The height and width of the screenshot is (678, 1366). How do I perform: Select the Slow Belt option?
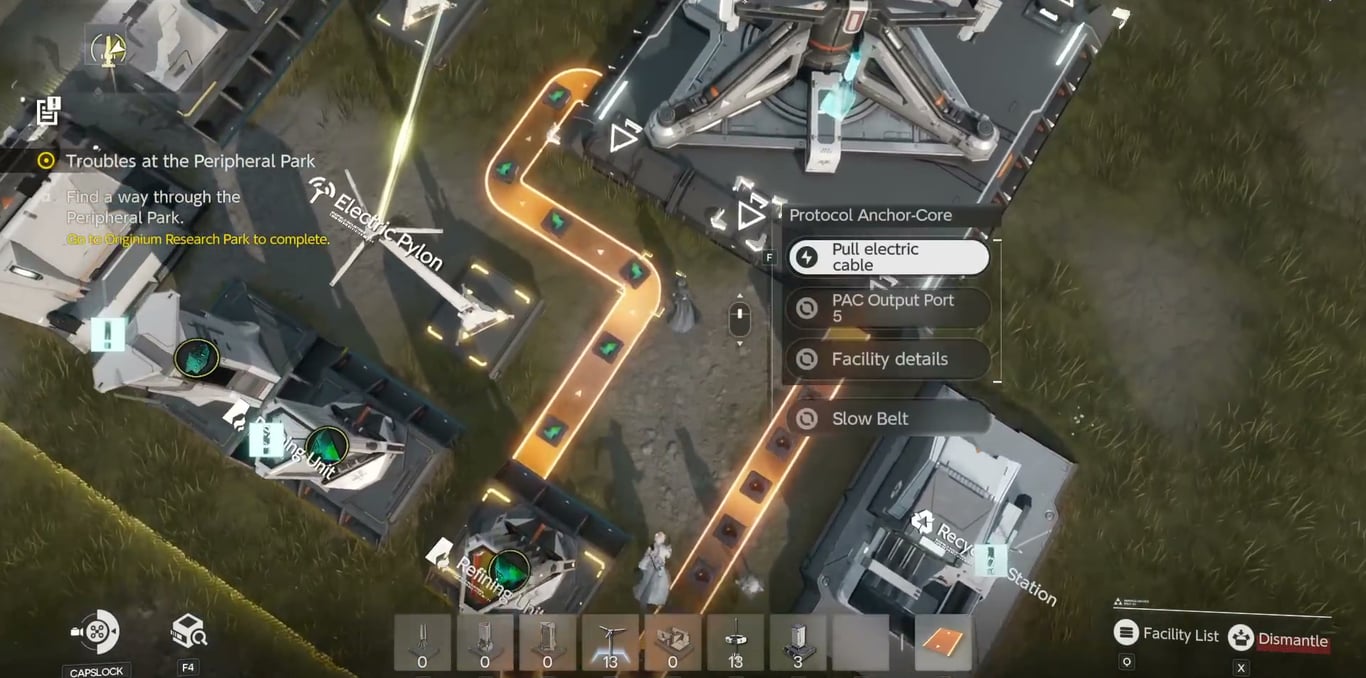tap(888, 419)
